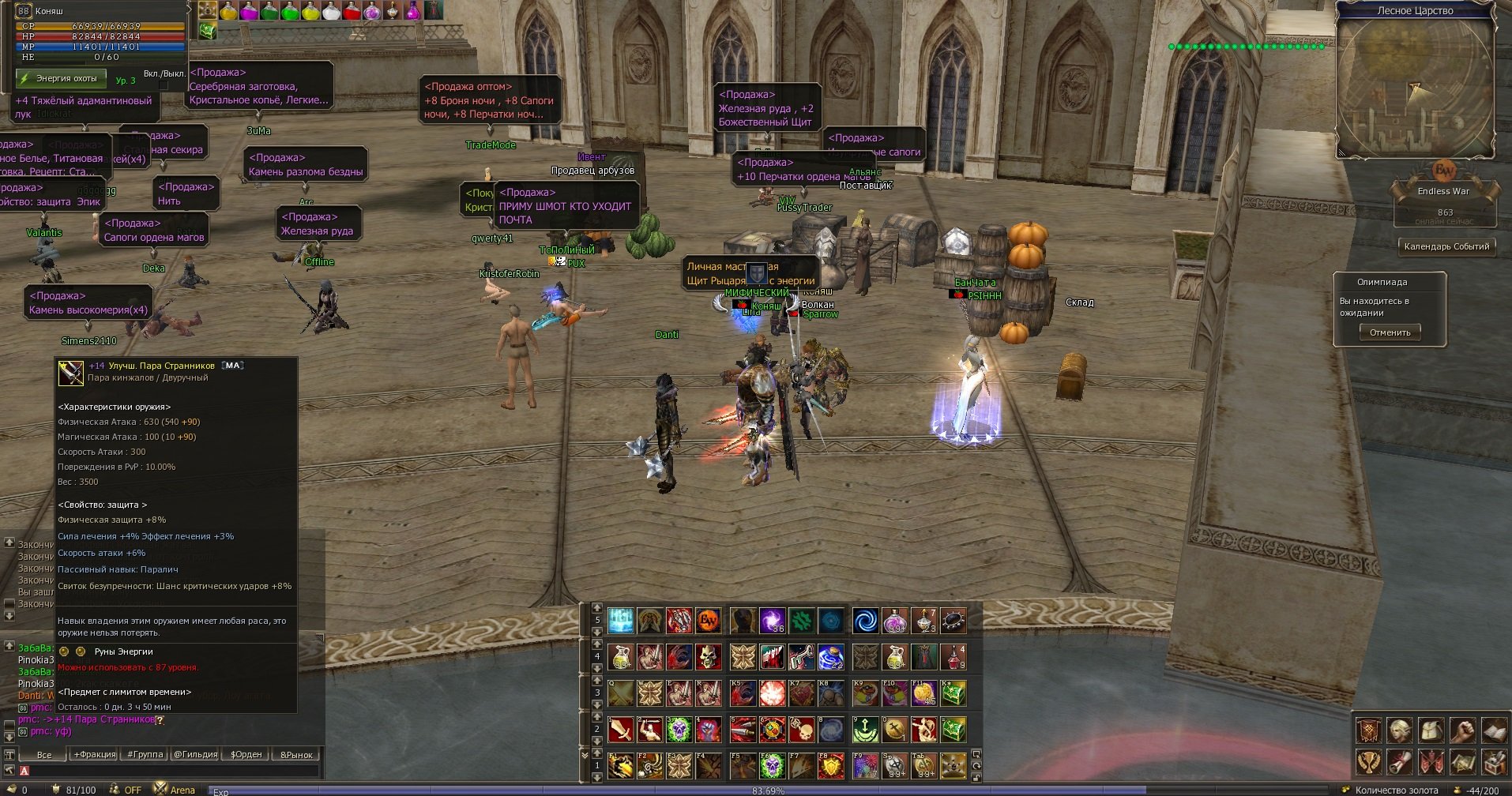Switch to the +Фракция chat tab

coord(95,755)
